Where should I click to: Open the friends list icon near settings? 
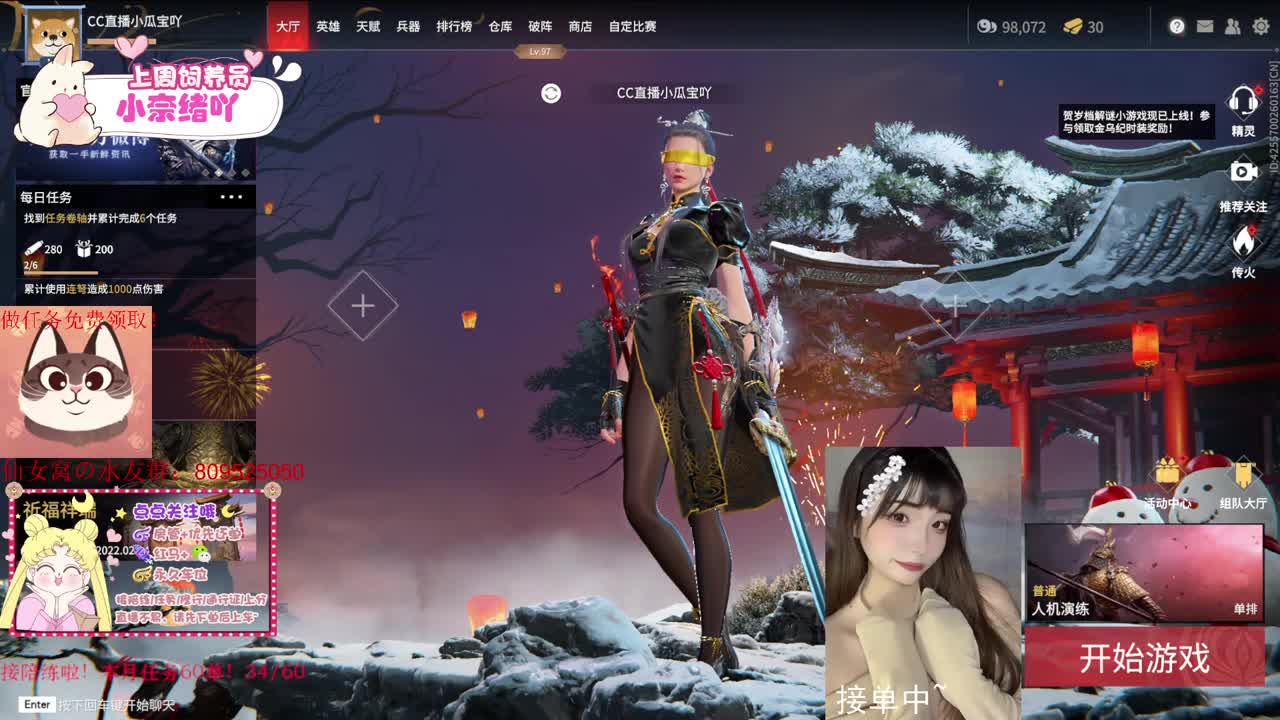point(1232,27)
